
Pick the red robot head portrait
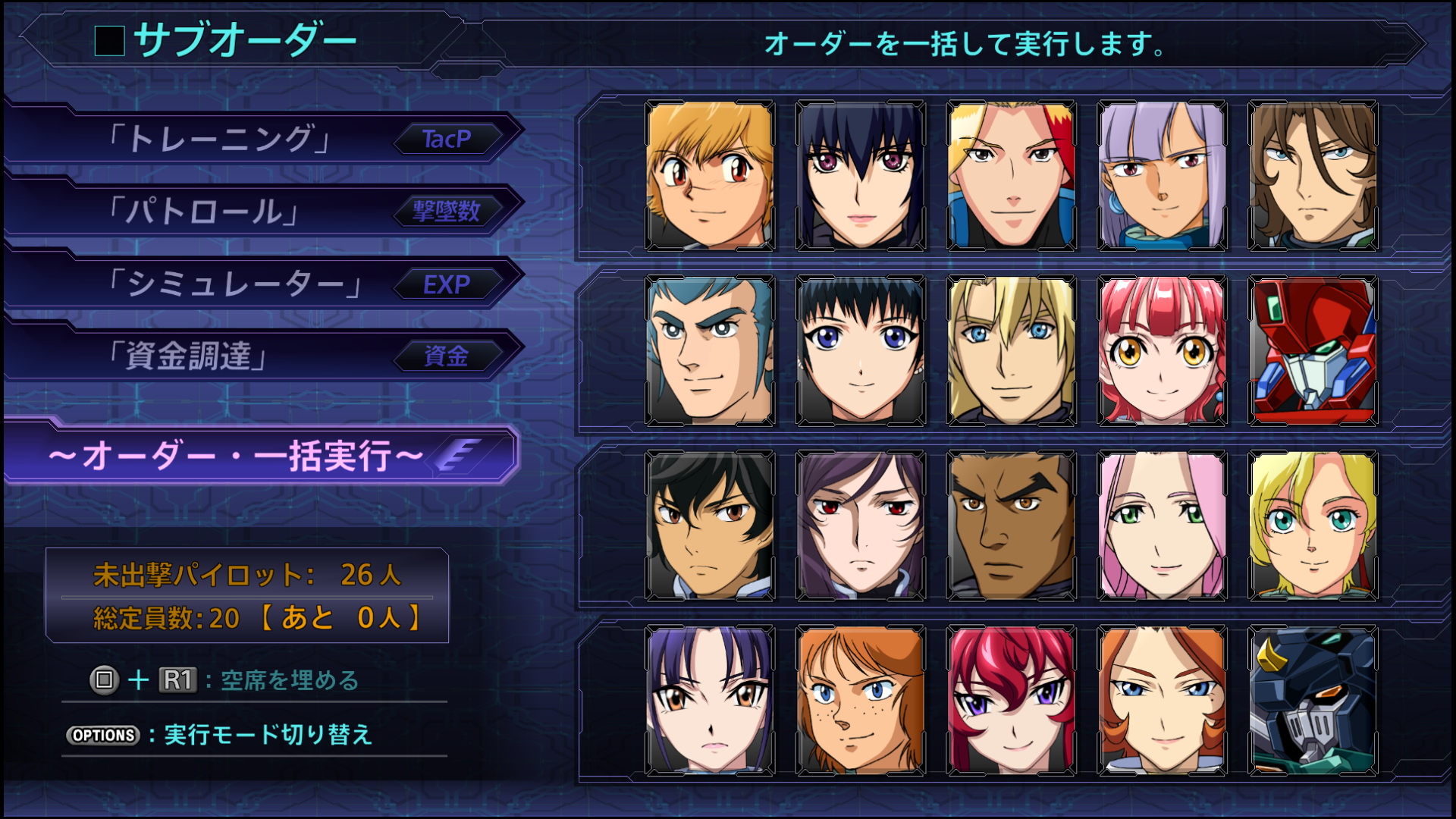tap(1313, 350)
